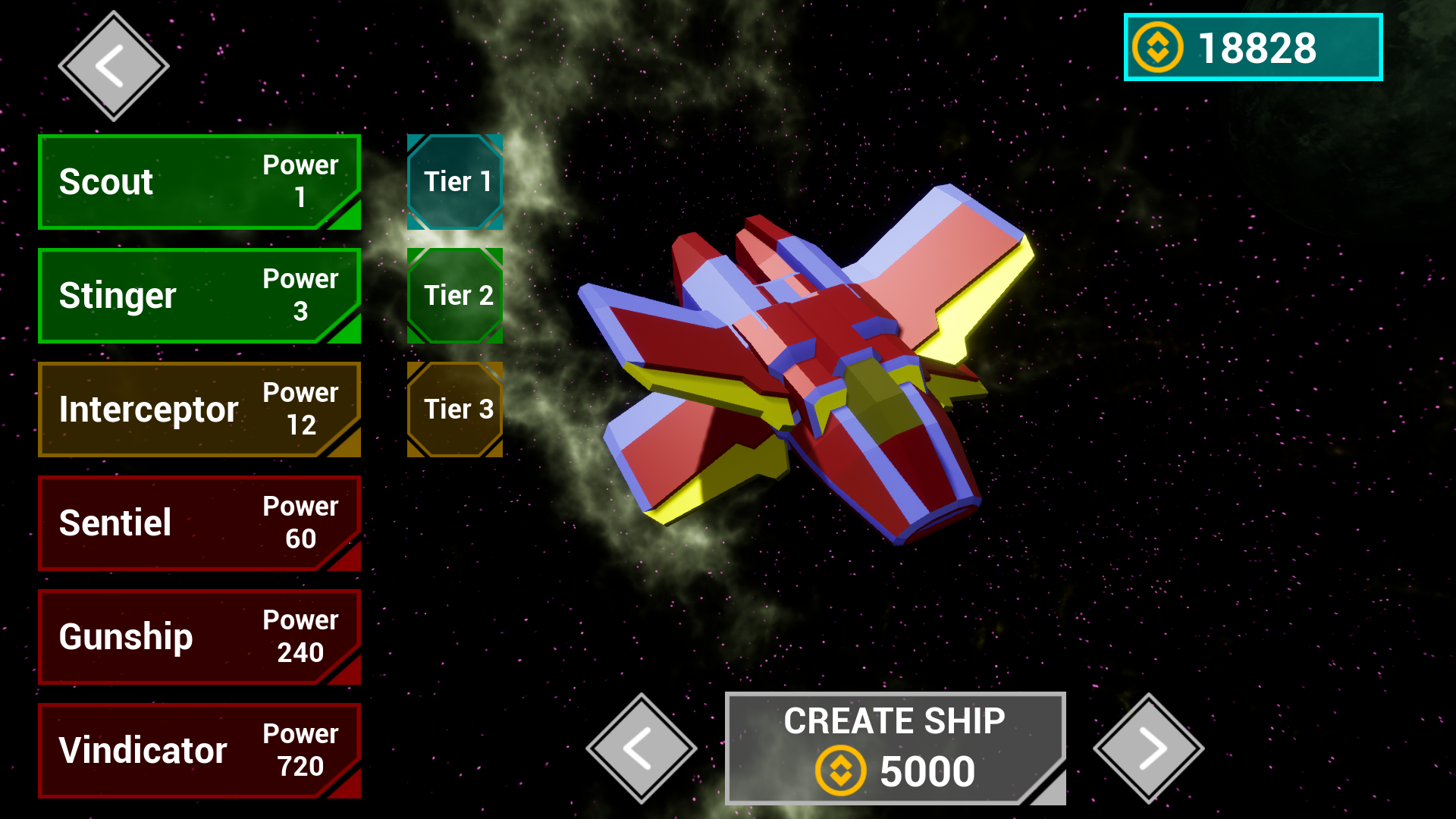
Task: Select the Tier 1 octagon icon
Action: 455,182
